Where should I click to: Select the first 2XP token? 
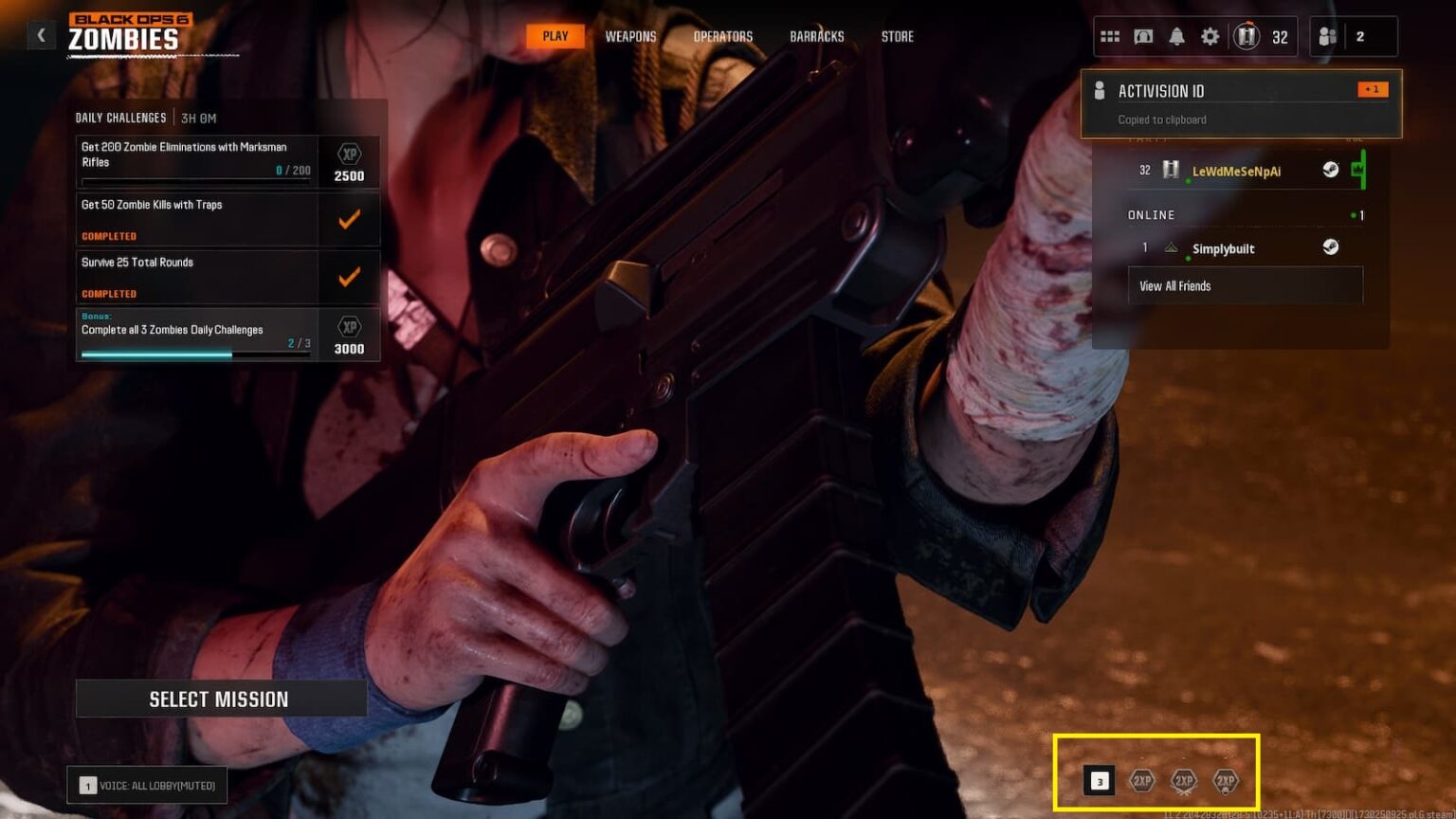(x=1141, y=781)
